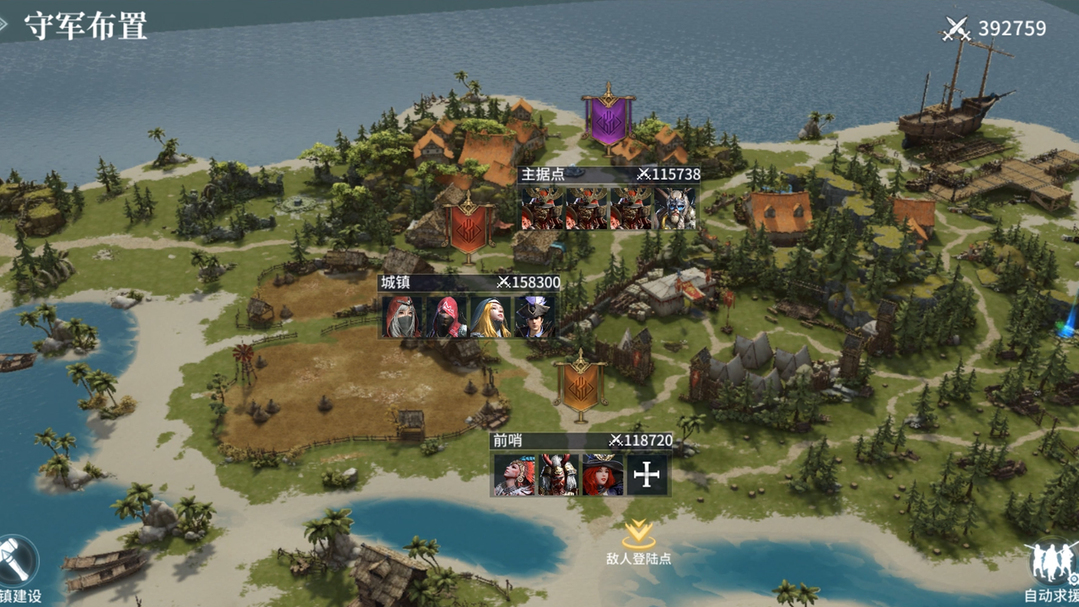Choose the blue-plumed-hat captain hero in 城镇
Screen dimensions: 1079x607
pos(536,317)
